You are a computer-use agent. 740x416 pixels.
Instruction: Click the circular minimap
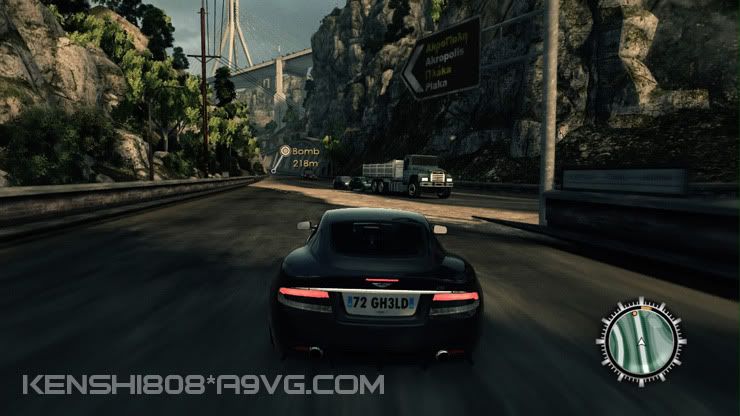click(641, 341)
